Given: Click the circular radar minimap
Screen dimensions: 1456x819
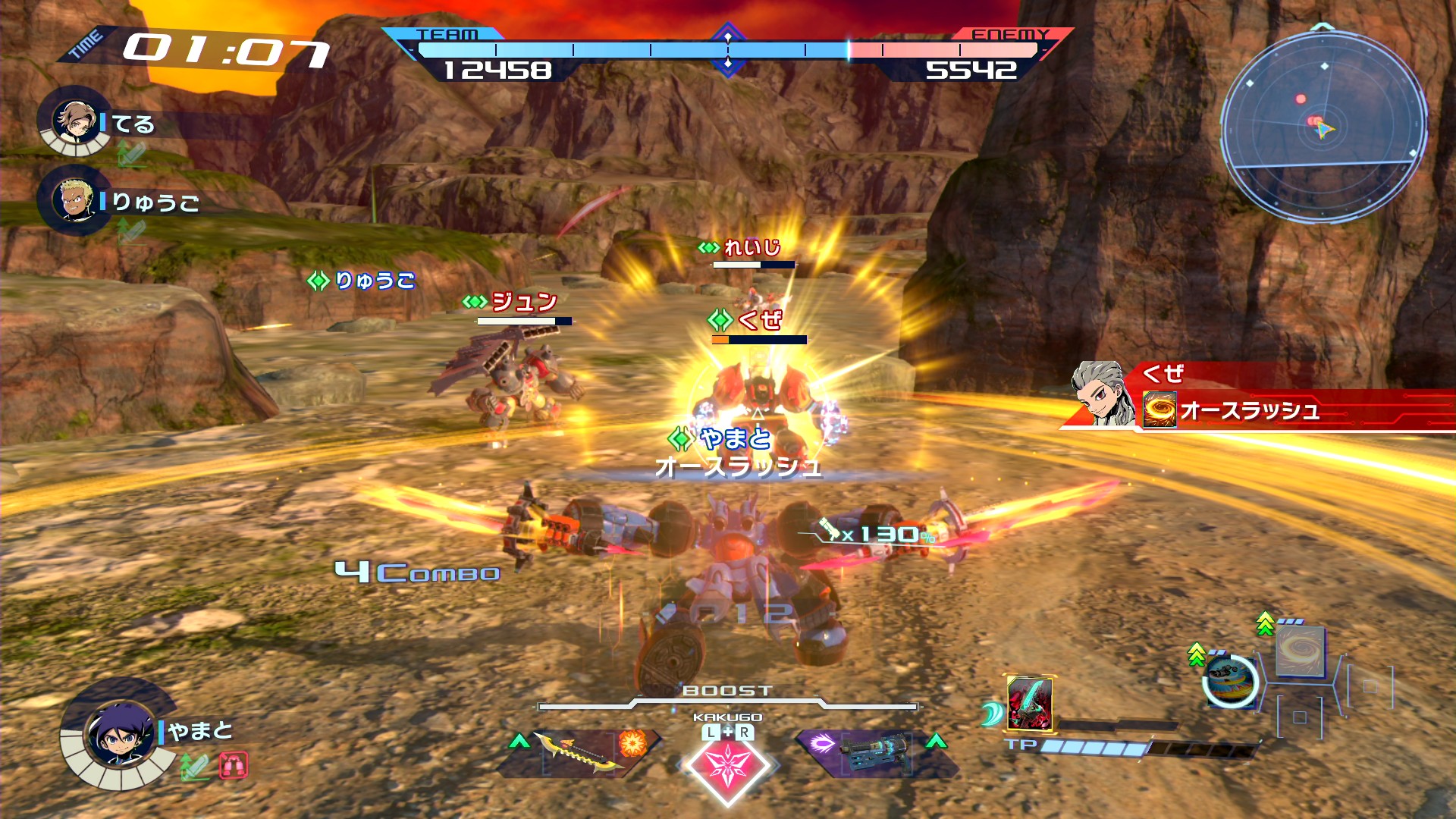Looking at the screenshot, I should tap(1323, 126).
